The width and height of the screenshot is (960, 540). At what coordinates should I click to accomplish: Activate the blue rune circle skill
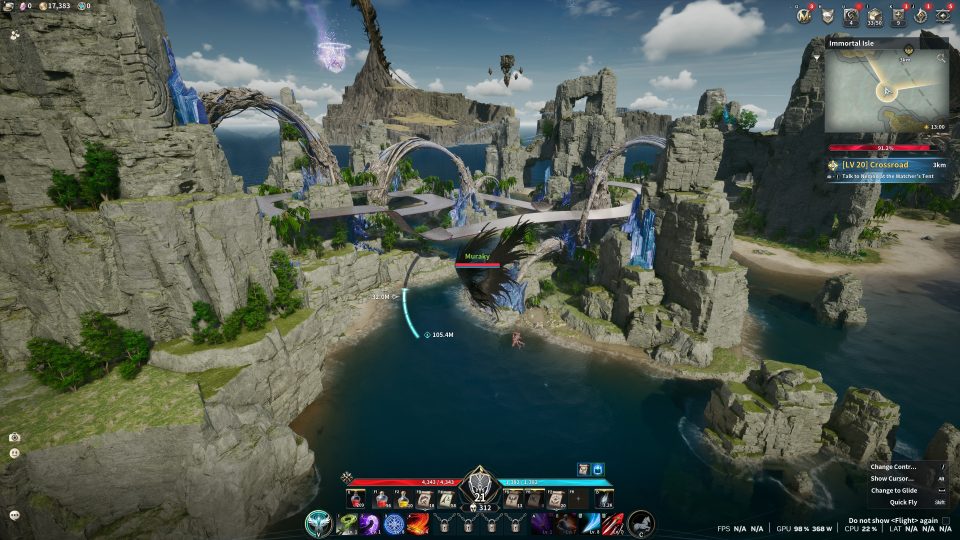click(x=394, y=523)
